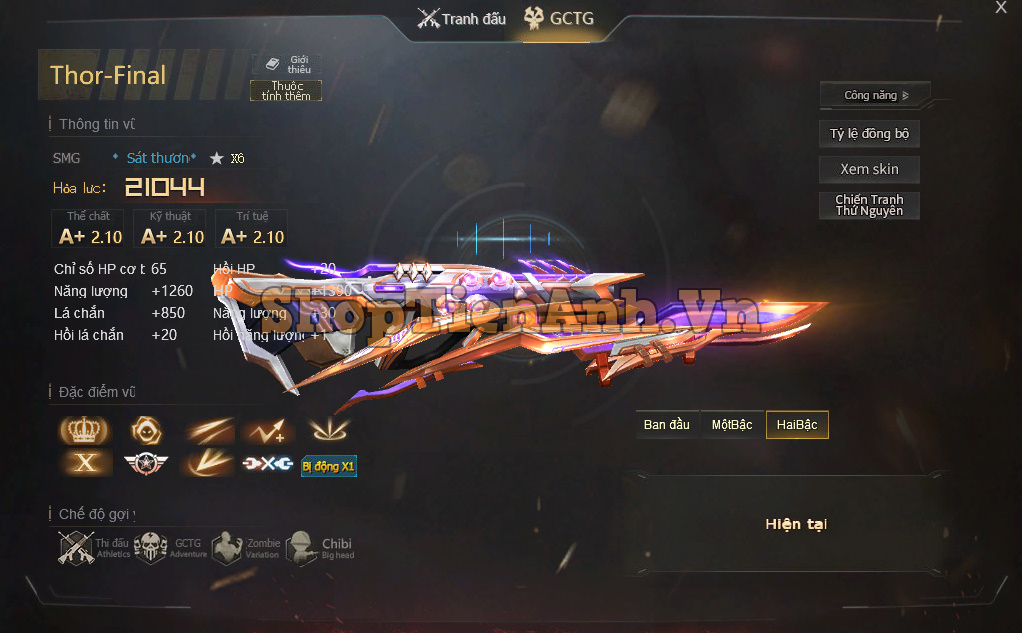Select the wrench-and-X trait icon
This screenshot has width=1022, height=633.
(268, 464)
